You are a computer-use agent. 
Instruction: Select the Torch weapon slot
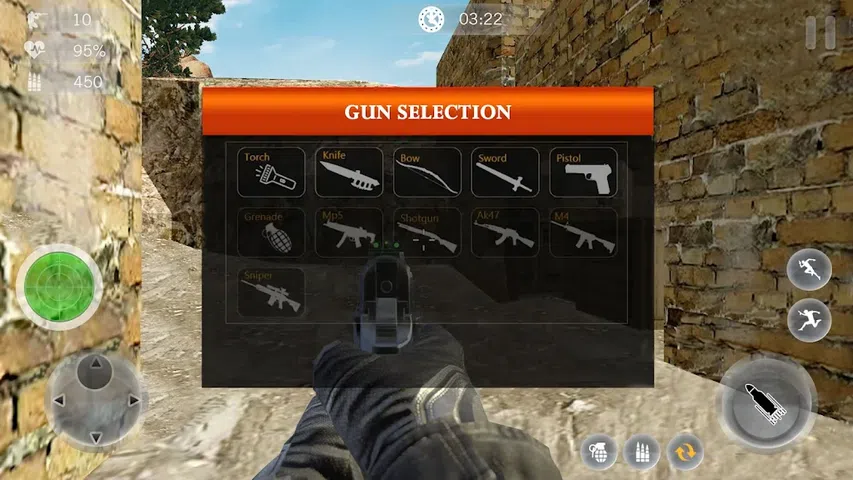(272, 172)
